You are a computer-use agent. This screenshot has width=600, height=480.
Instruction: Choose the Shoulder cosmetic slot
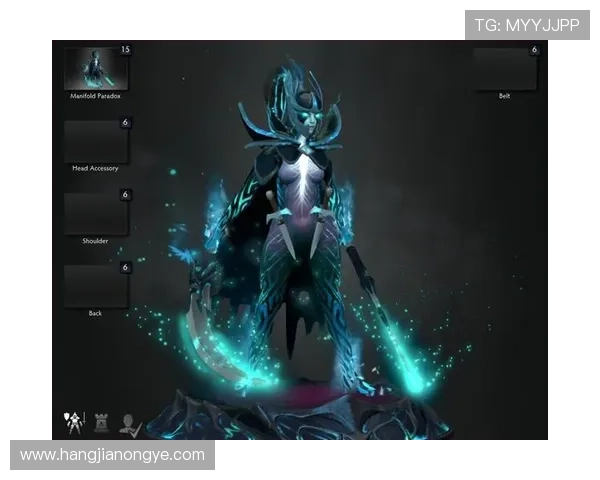[x=96, y=213]
